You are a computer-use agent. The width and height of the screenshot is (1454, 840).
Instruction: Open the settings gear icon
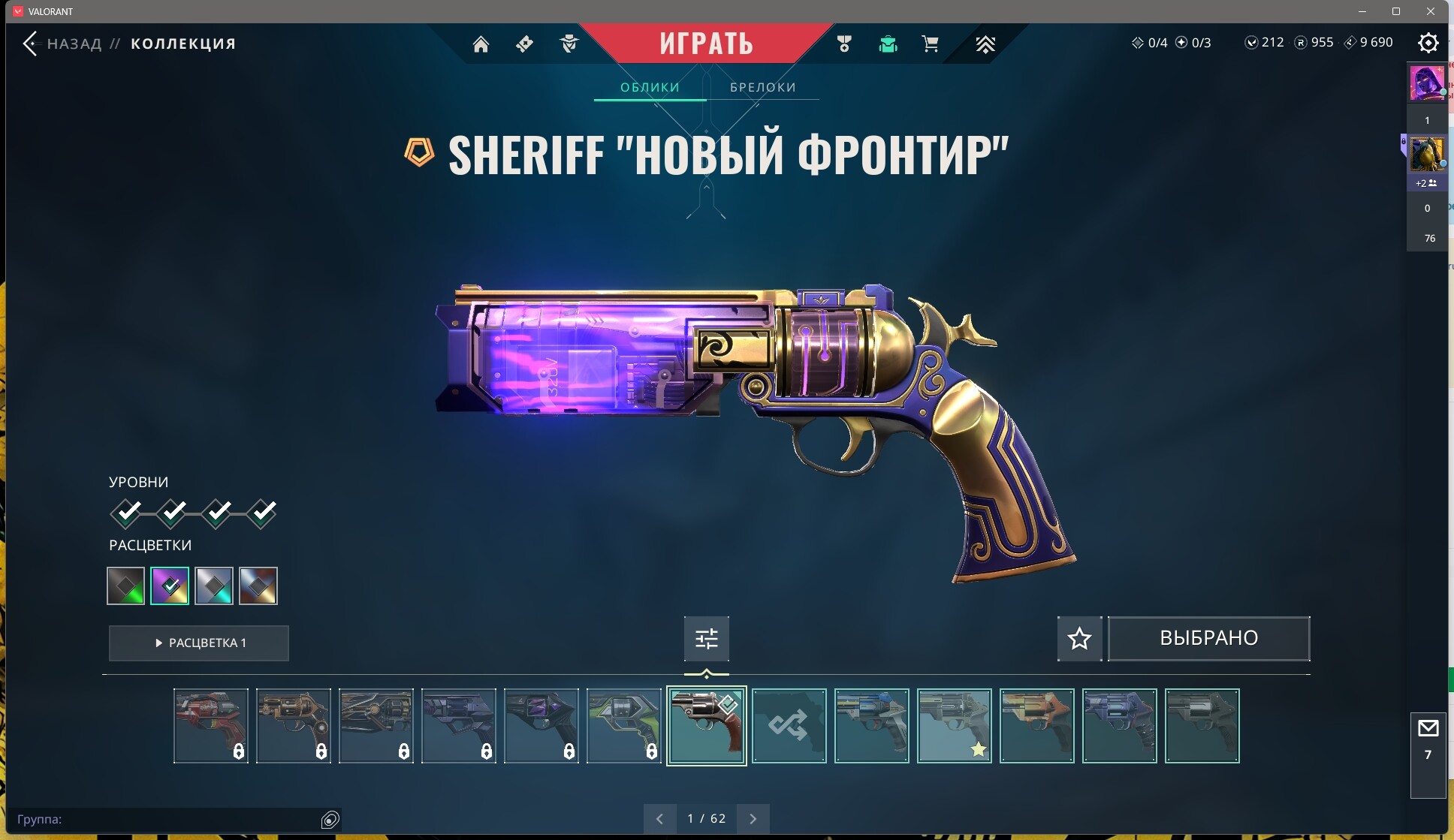(1428, 43)
